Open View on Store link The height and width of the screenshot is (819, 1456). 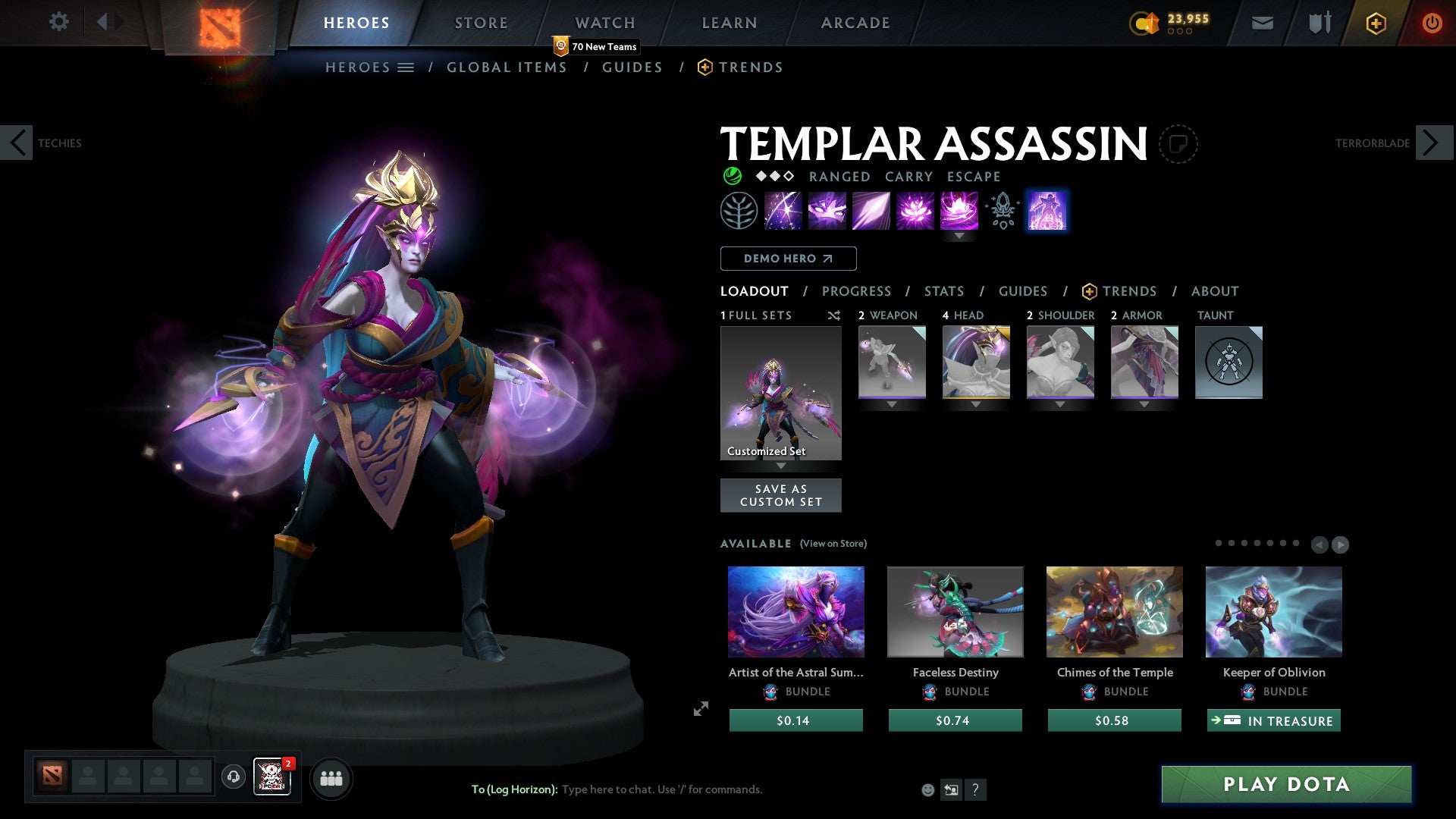click(x=833, y=544)
